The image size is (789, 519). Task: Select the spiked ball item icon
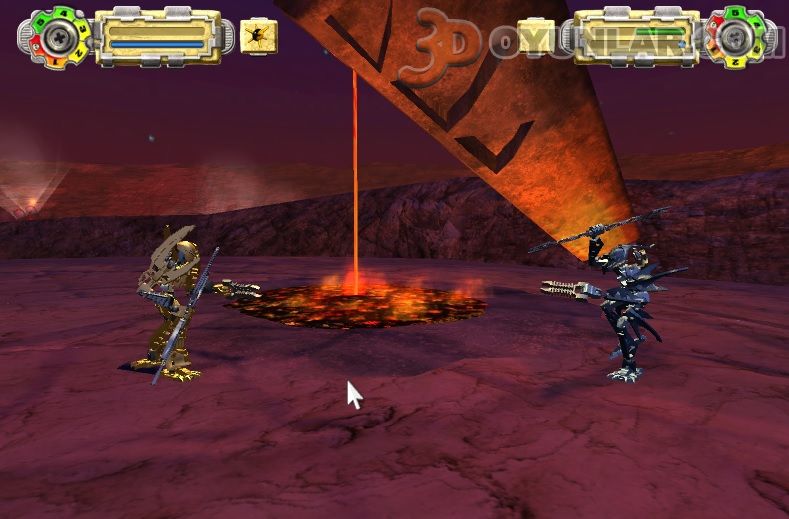coord(260,36)
